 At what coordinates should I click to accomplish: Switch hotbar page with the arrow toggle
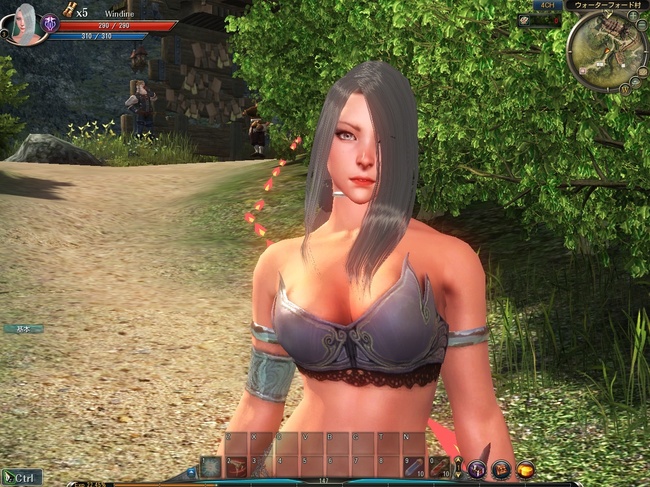tap(458, 467)
